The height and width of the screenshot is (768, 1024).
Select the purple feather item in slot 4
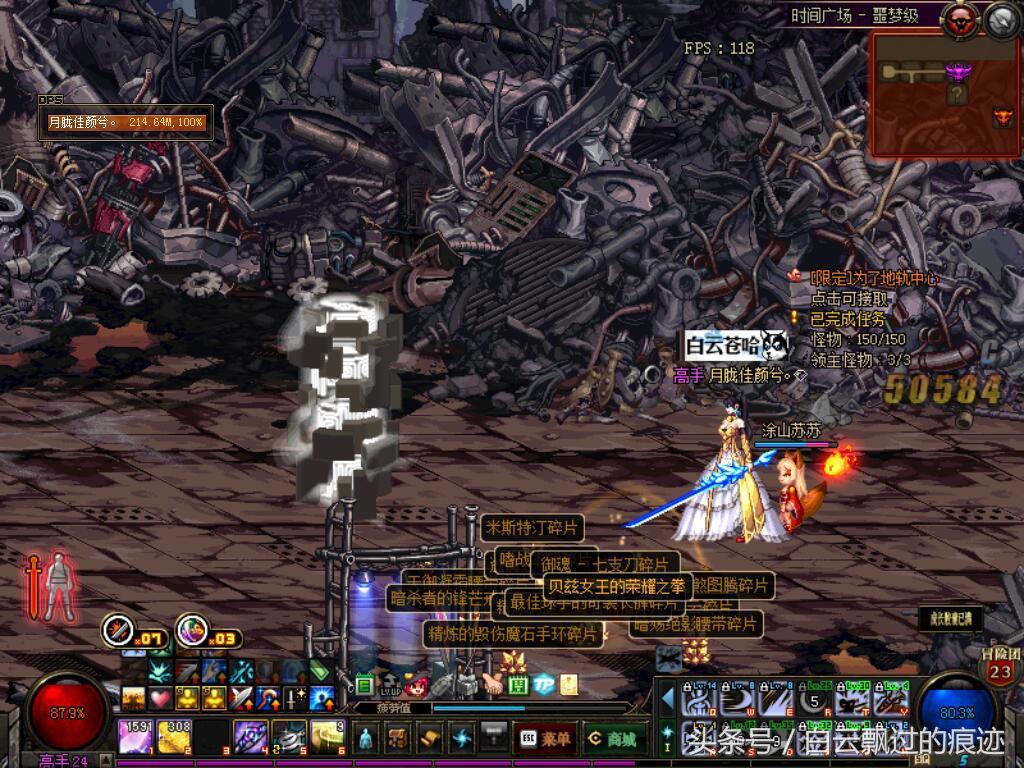(250, 736)
